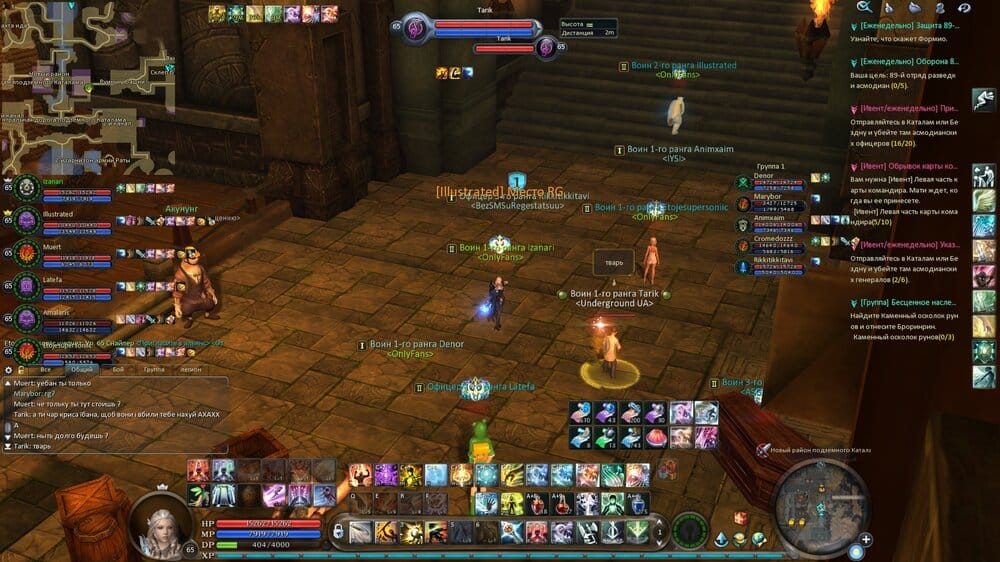Viewport: 1000px width, 562px height.
Task: Open the weekly Защита 89 quest entry
Action: tap(908, 25)
